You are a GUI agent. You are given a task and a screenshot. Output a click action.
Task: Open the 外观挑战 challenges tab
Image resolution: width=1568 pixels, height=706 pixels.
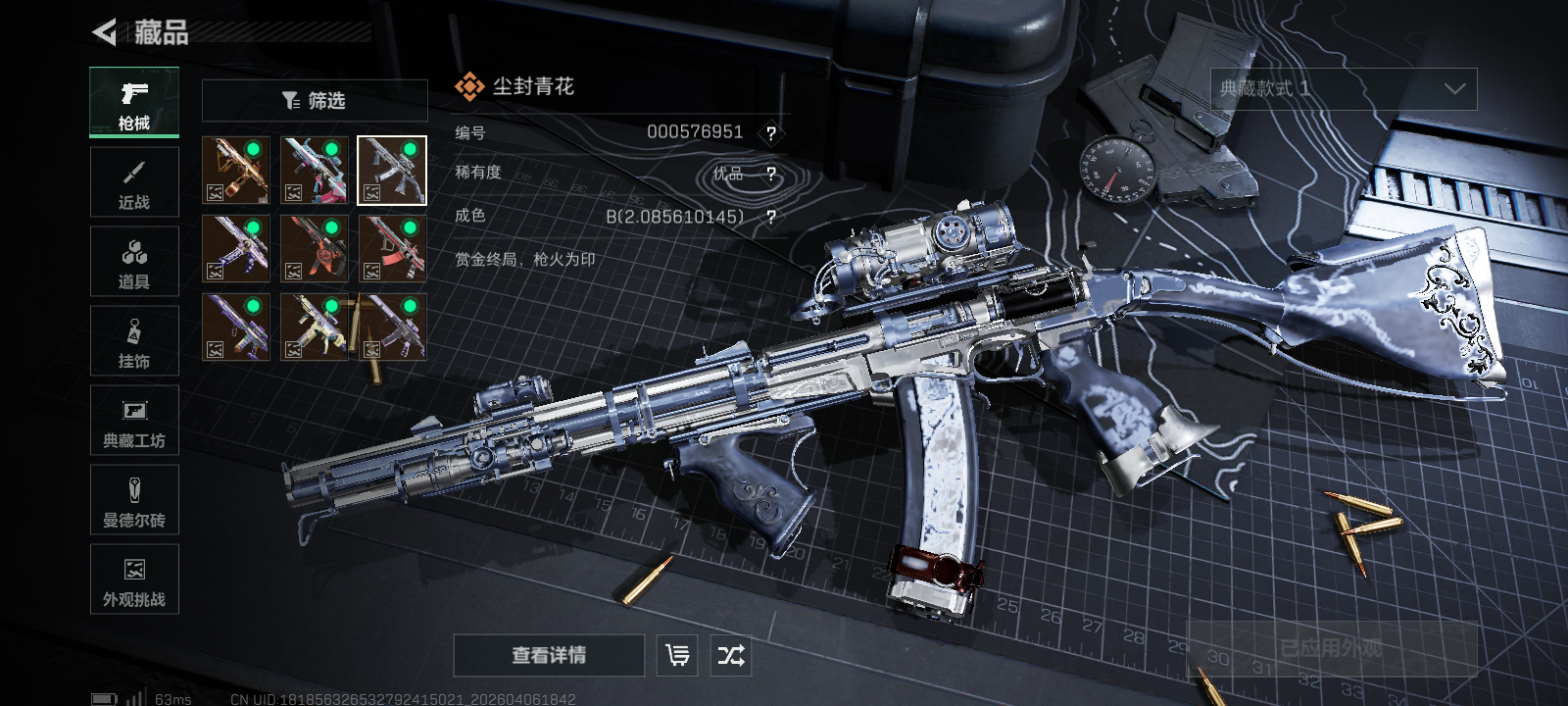coord(134,580)
